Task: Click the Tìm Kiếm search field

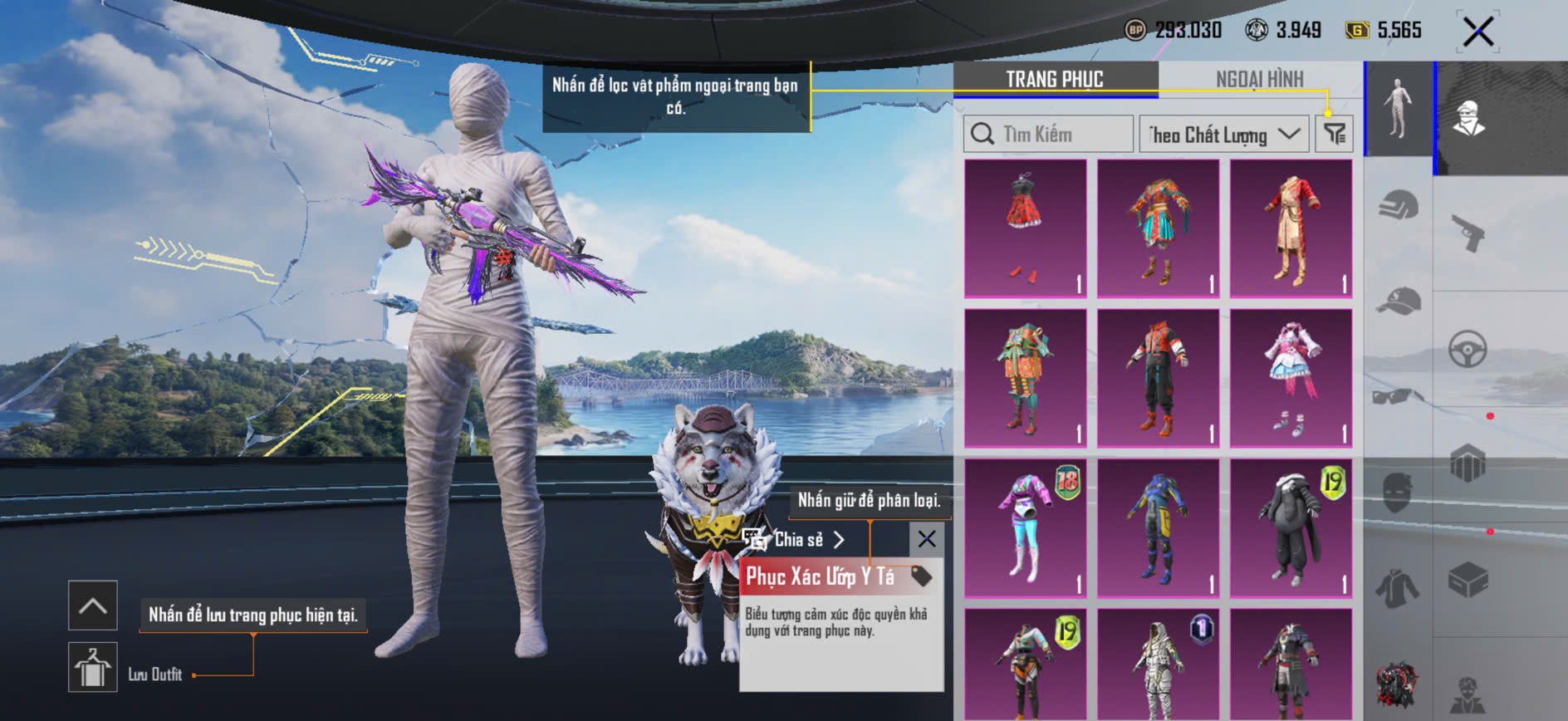Action: click(x=1048, y=134)
